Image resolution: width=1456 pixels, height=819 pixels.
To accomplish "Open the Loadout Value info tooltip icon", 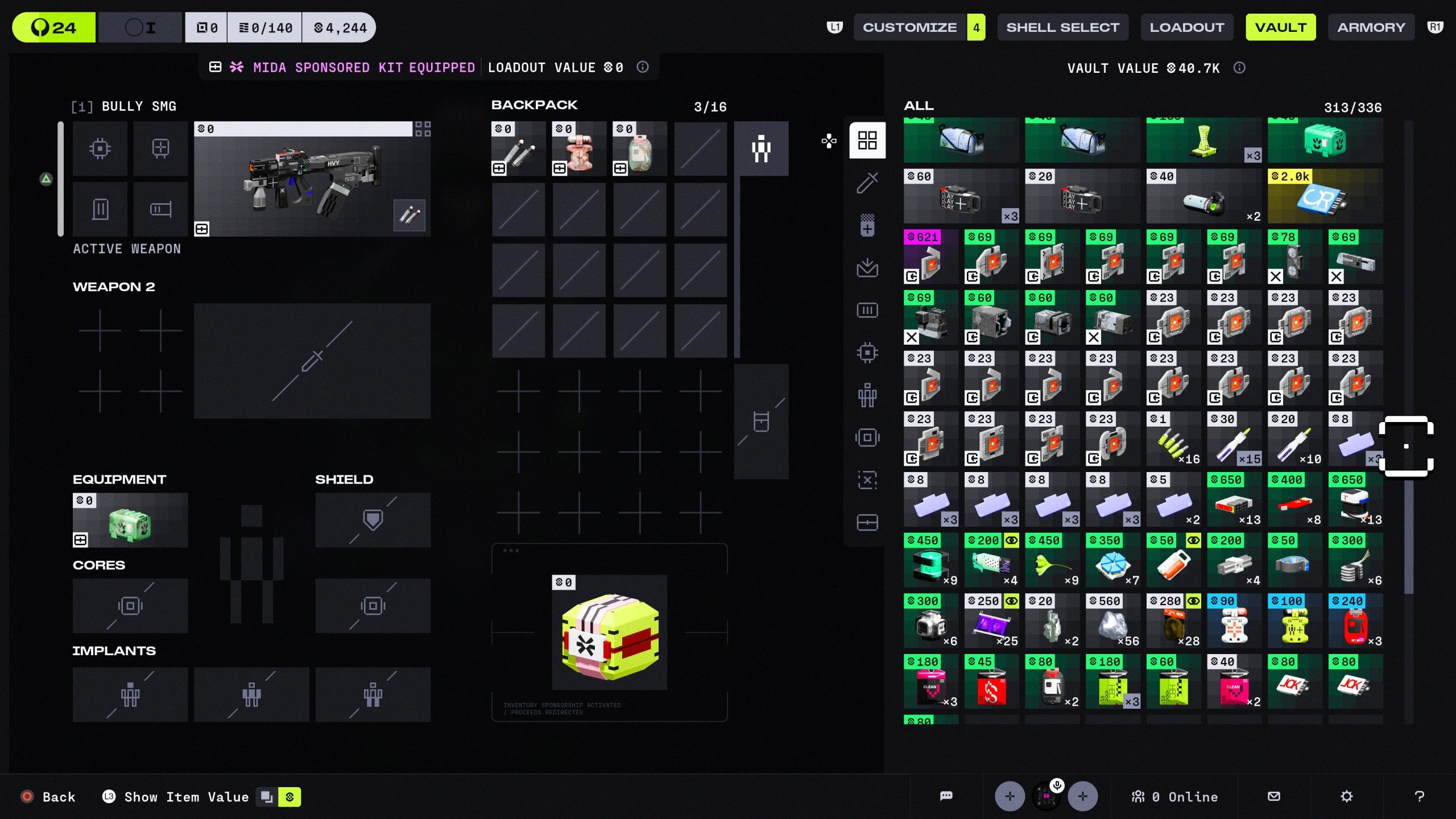I will click(x=643, y=67).
